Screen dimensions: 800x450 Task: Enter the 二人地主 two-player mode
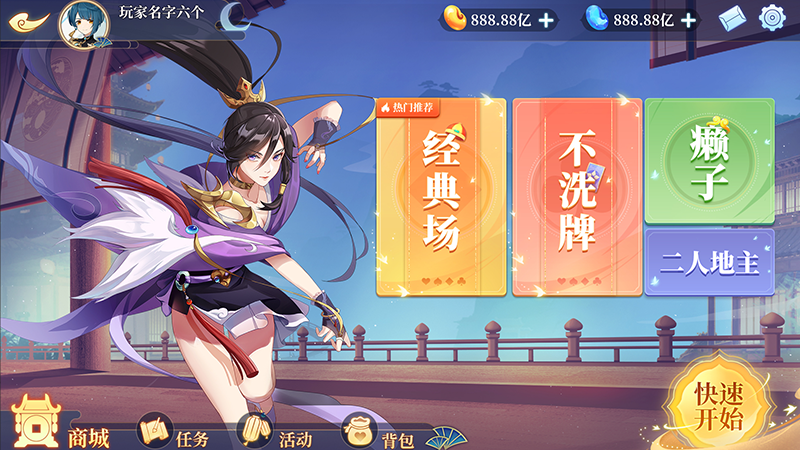pos(709,264)
